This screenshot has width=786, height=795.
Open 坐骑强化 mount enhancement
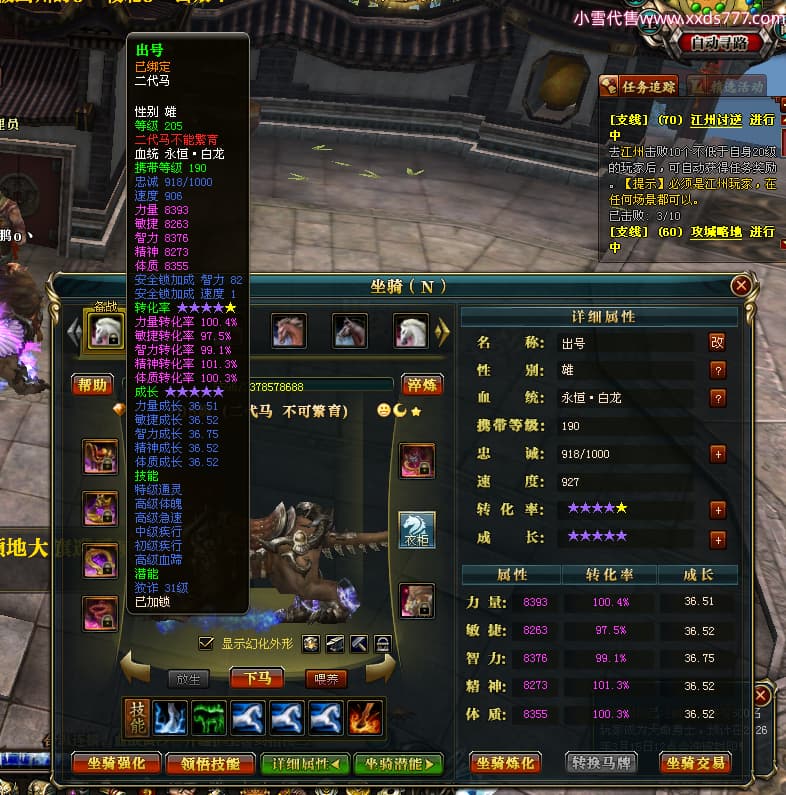116,763
